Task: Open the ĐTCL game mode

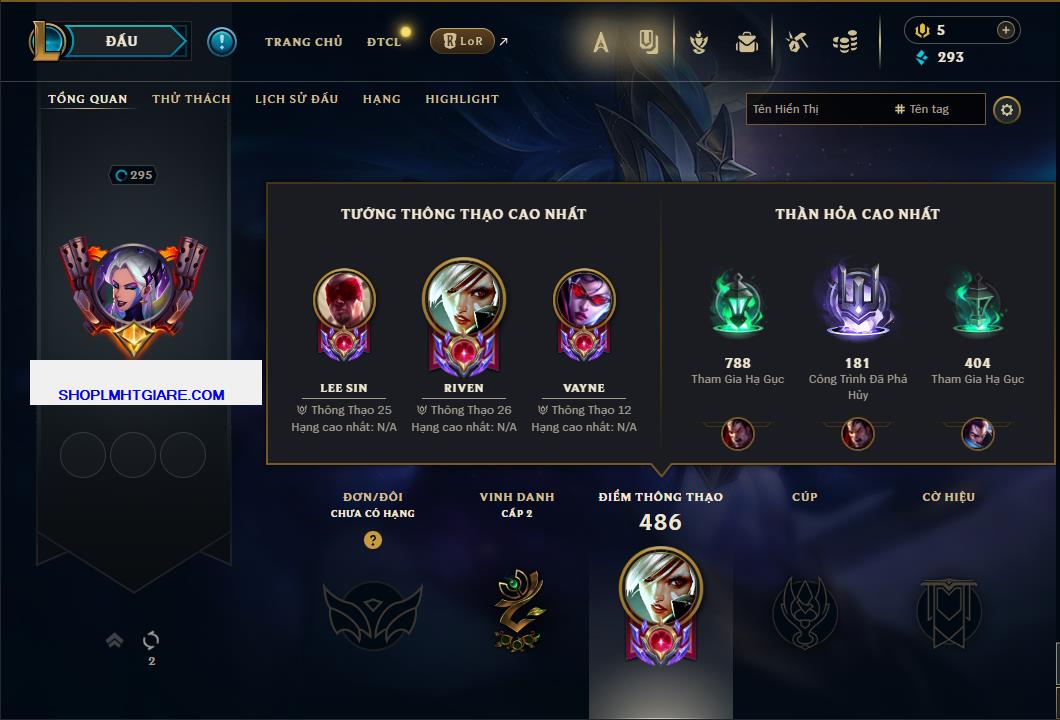Action: pos(384,42)
